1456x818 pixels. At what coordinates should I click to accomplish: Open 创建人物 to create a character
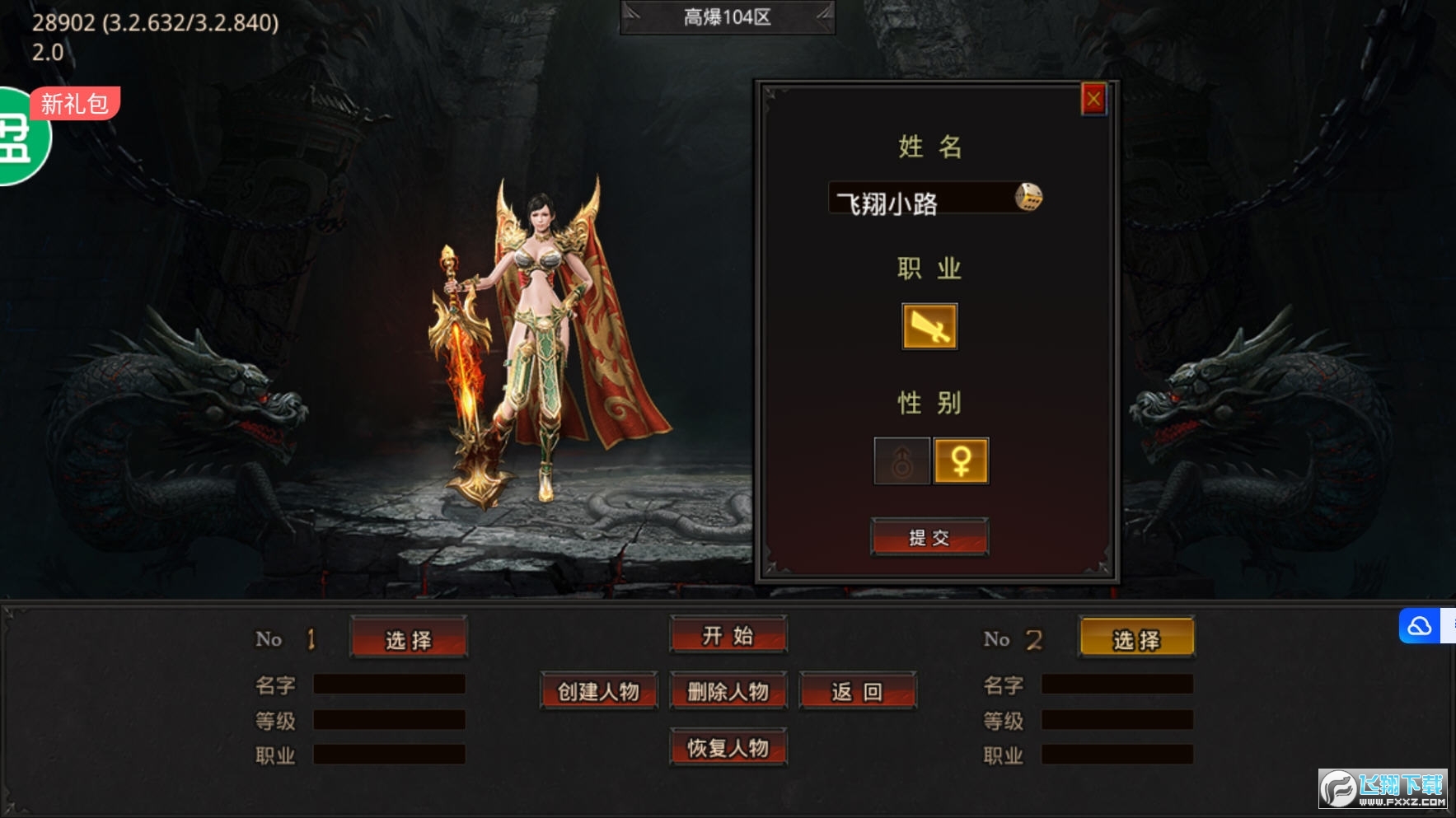click(598, 691)
